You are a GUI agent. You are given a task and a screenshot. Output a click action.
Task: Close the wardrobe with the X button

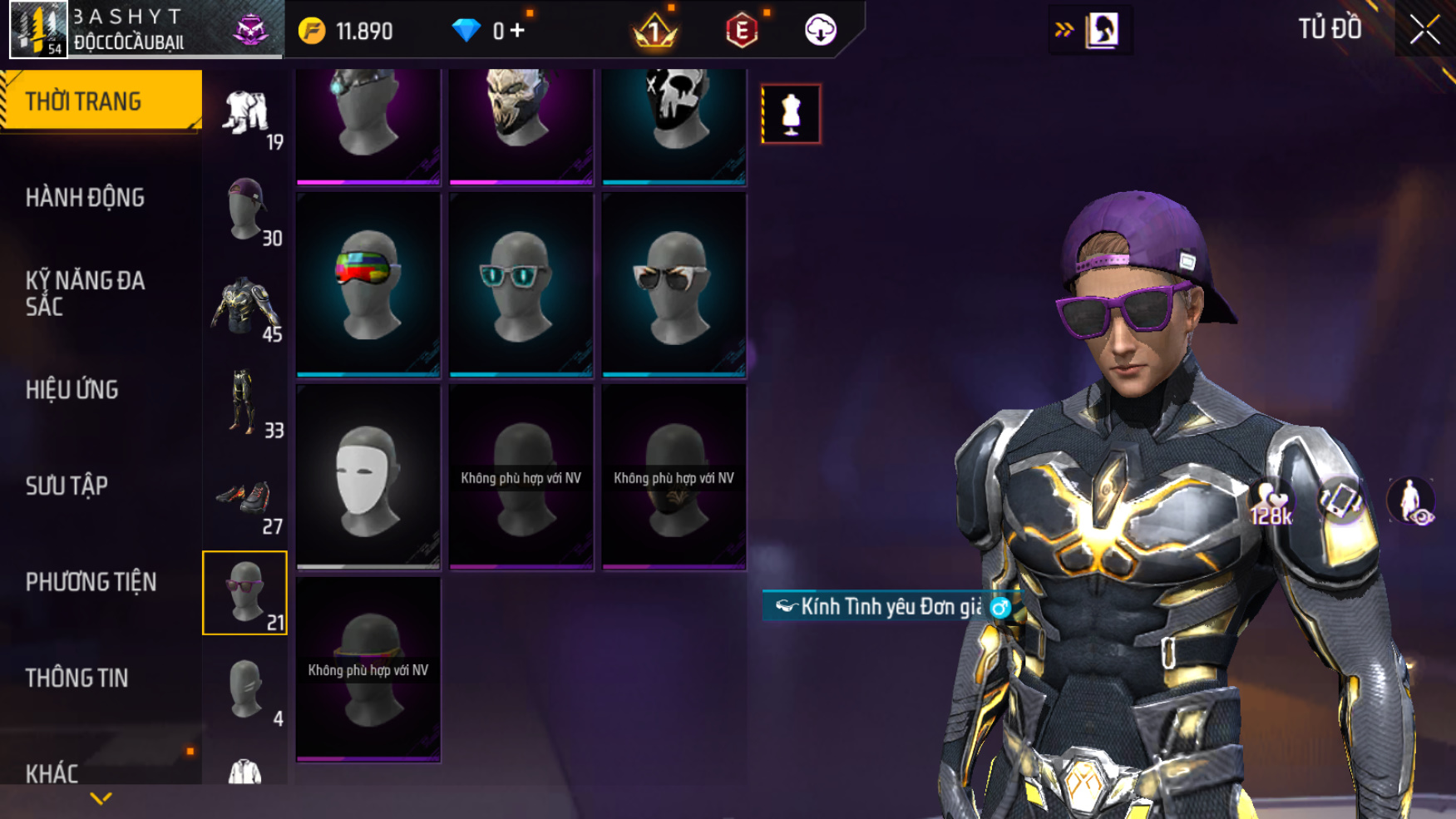coord(1424,31)
